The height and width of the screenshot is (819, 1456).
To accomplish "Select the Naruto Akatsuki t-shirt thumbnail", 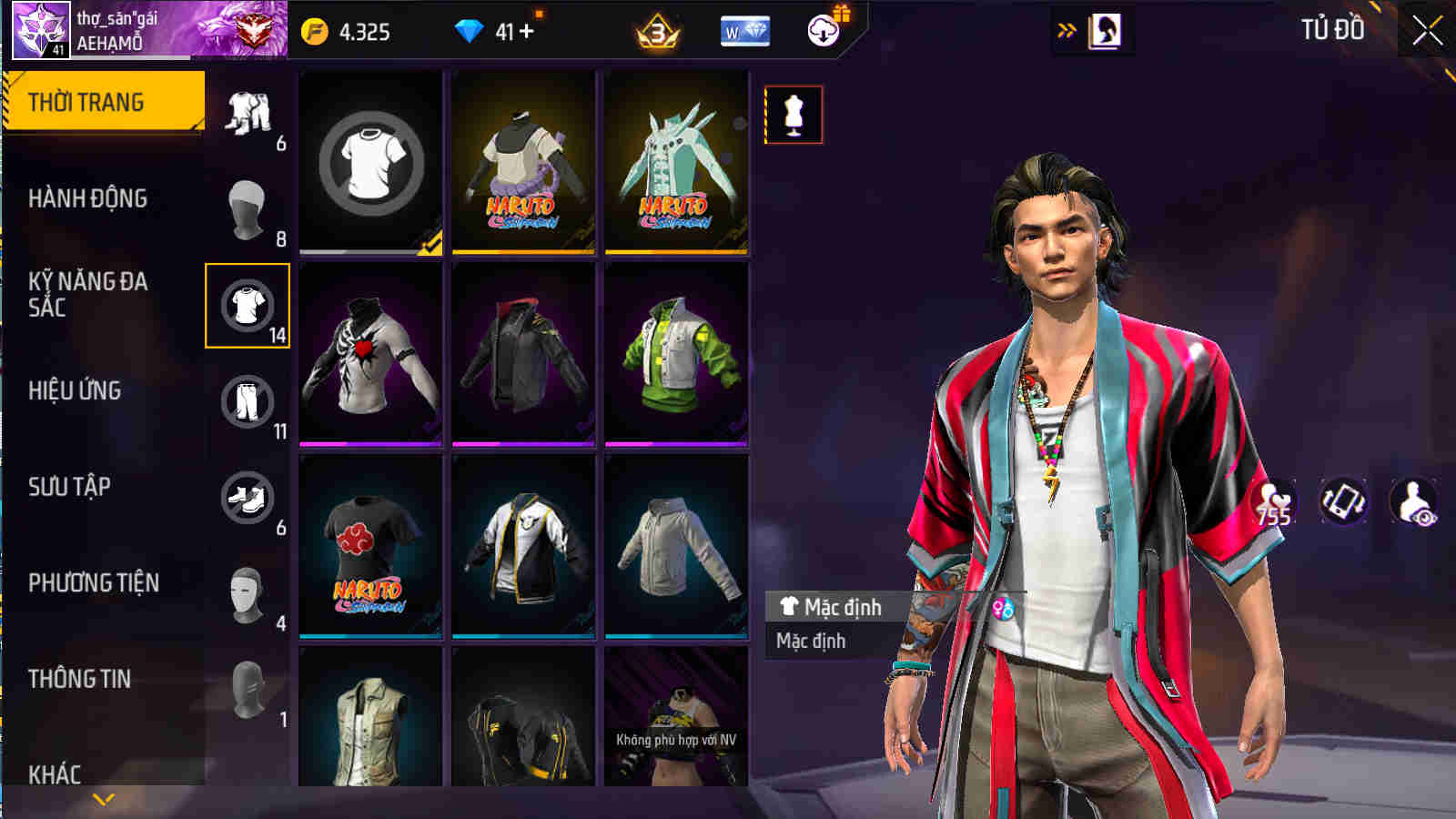I will (x=369, y=546).
